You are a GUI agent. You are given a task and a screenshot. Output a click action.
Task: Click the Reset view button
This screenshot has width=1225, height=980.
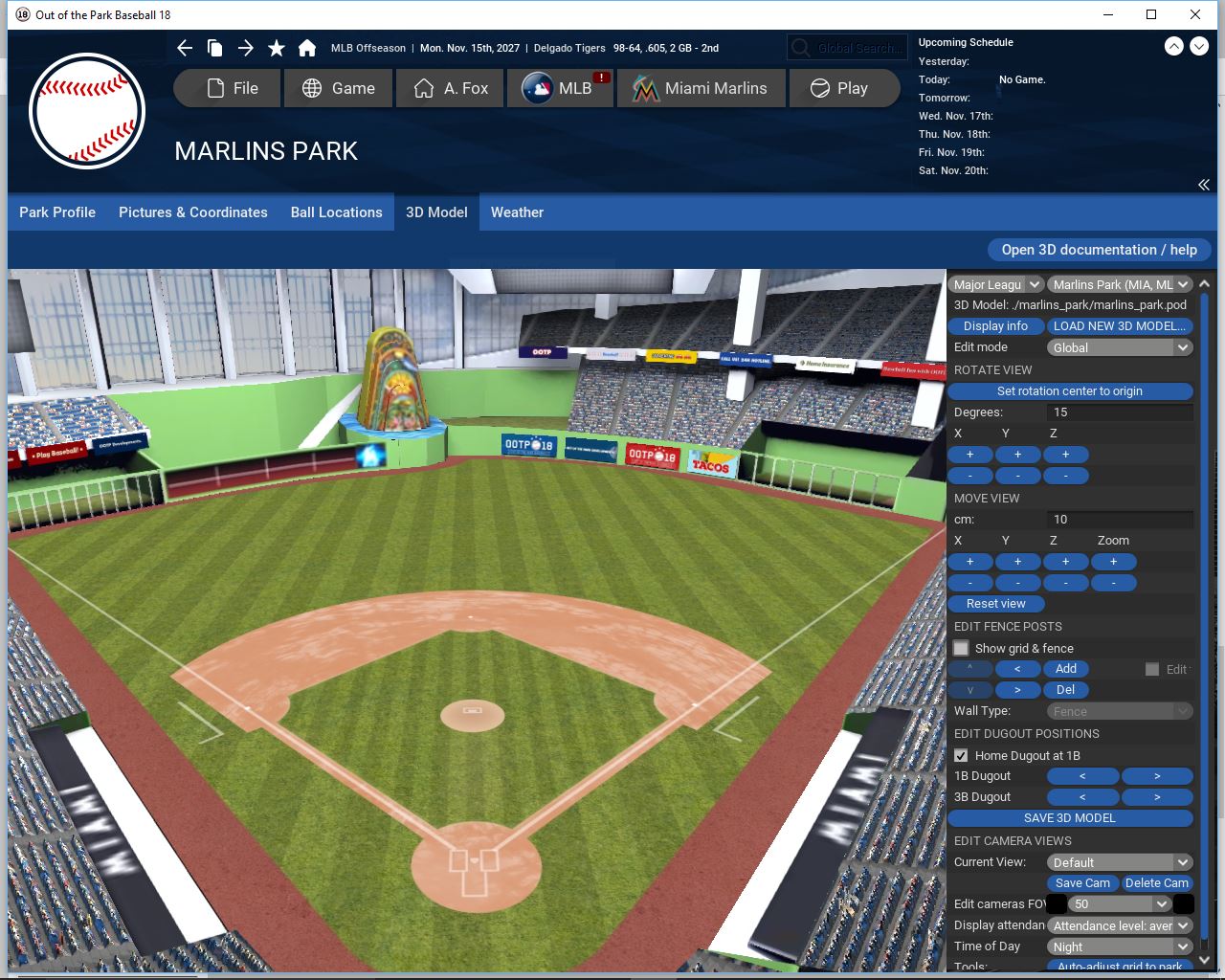[x=995, y=604]
